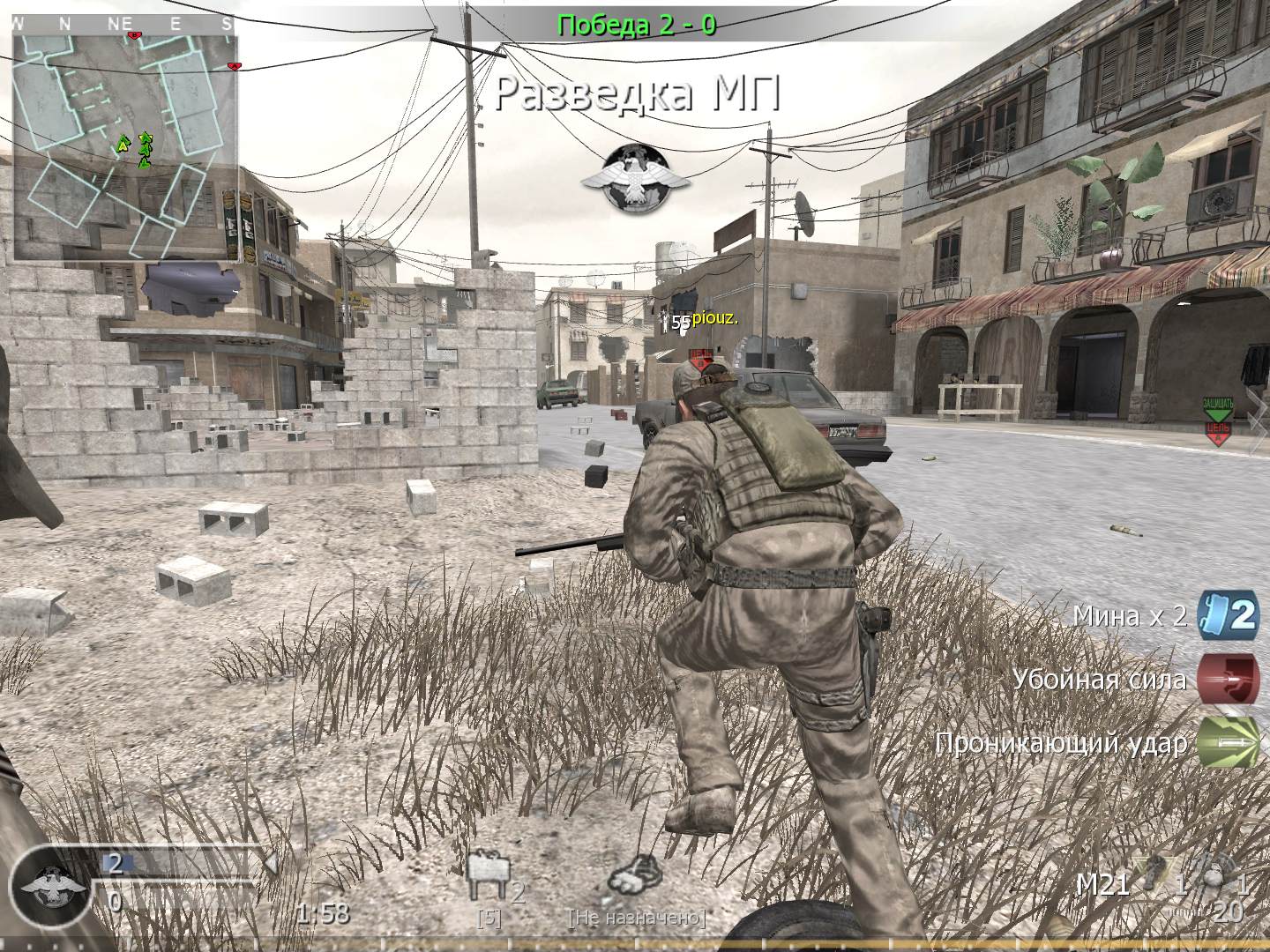Select the Убойная сила perk icon
Image resolution: width=1270 pixels, height=952 pixels.
click(1228, 680)
